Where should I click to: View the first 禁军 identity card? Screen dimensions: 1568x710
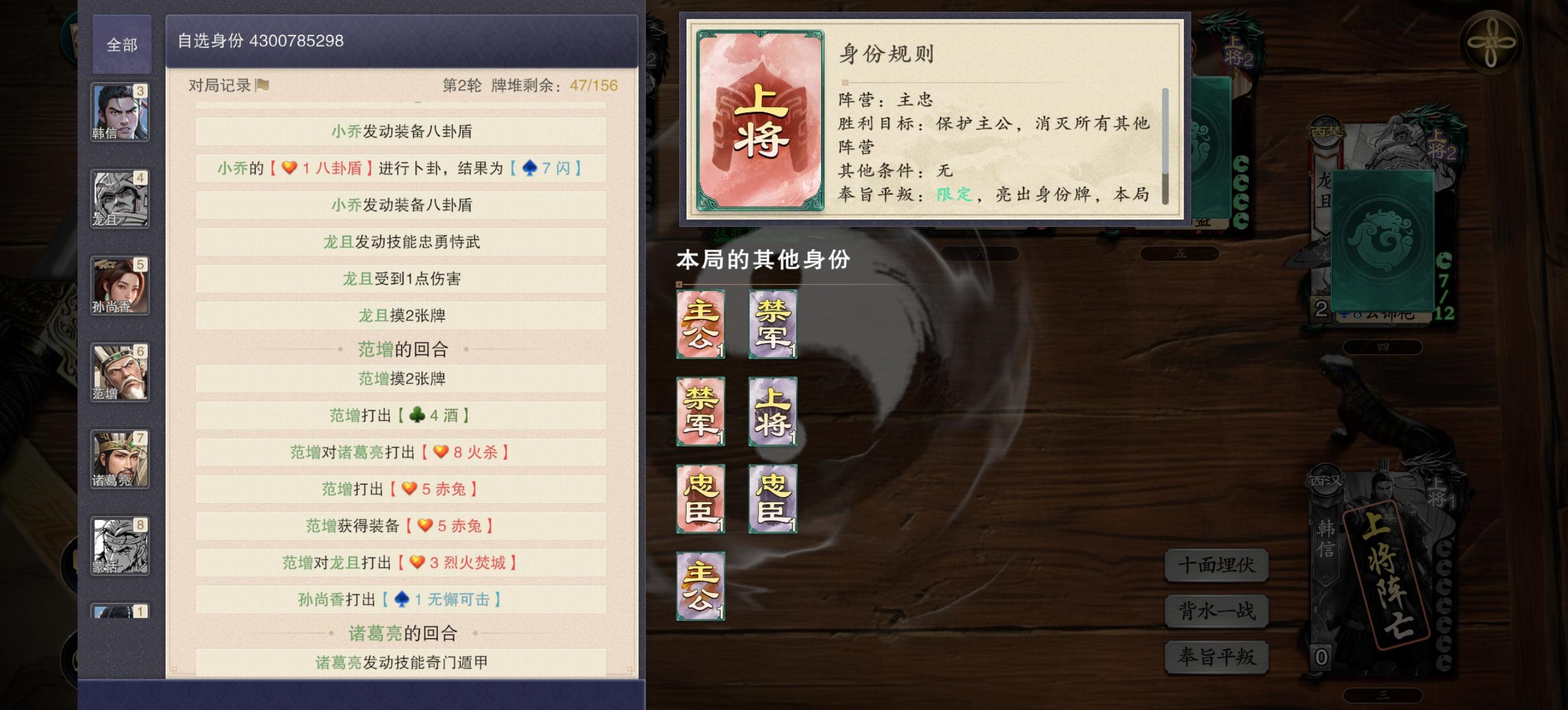coord(772,325)
